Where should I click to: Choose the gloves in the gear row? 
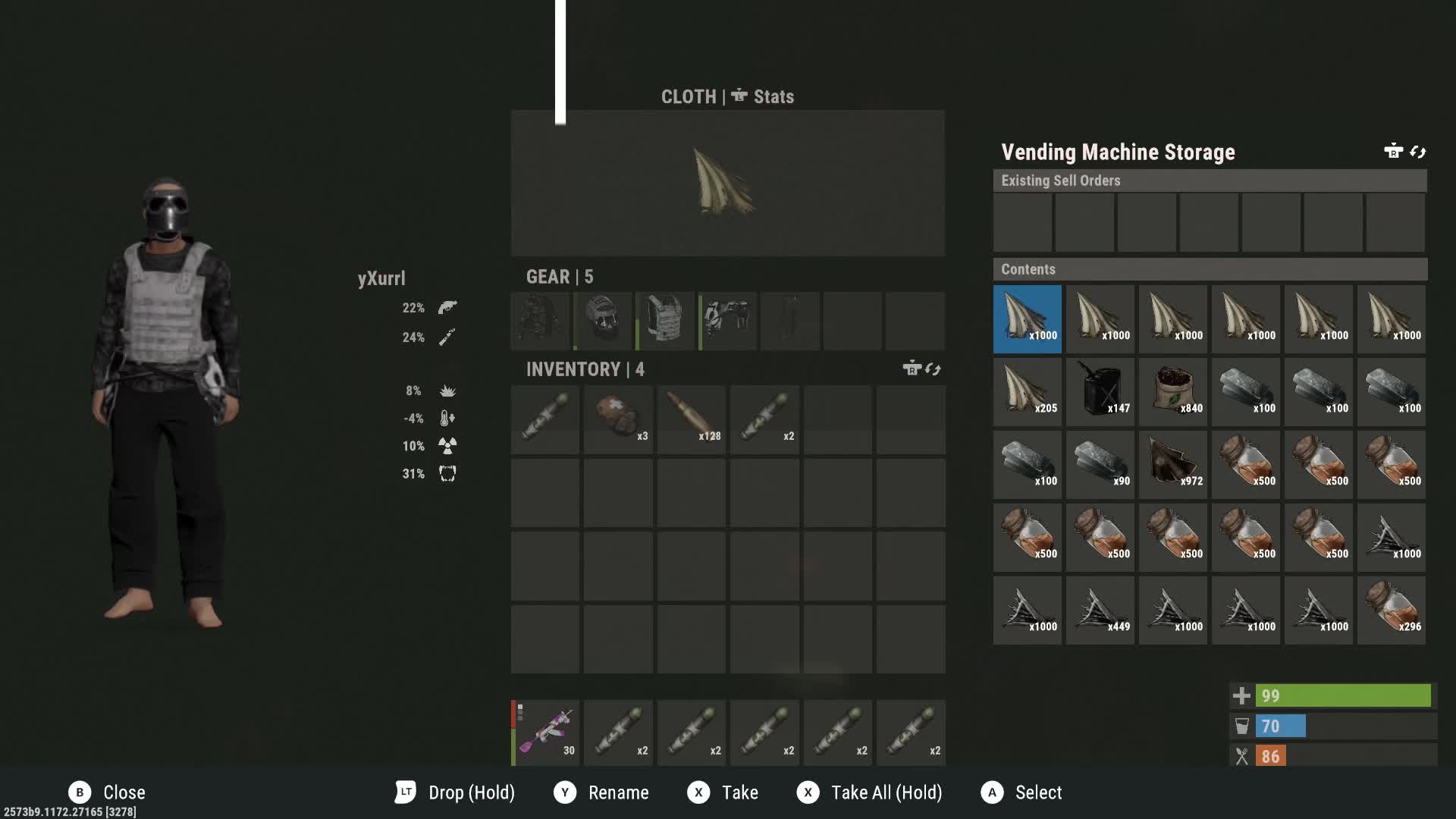pyautogui.click(x=727, y=321)
